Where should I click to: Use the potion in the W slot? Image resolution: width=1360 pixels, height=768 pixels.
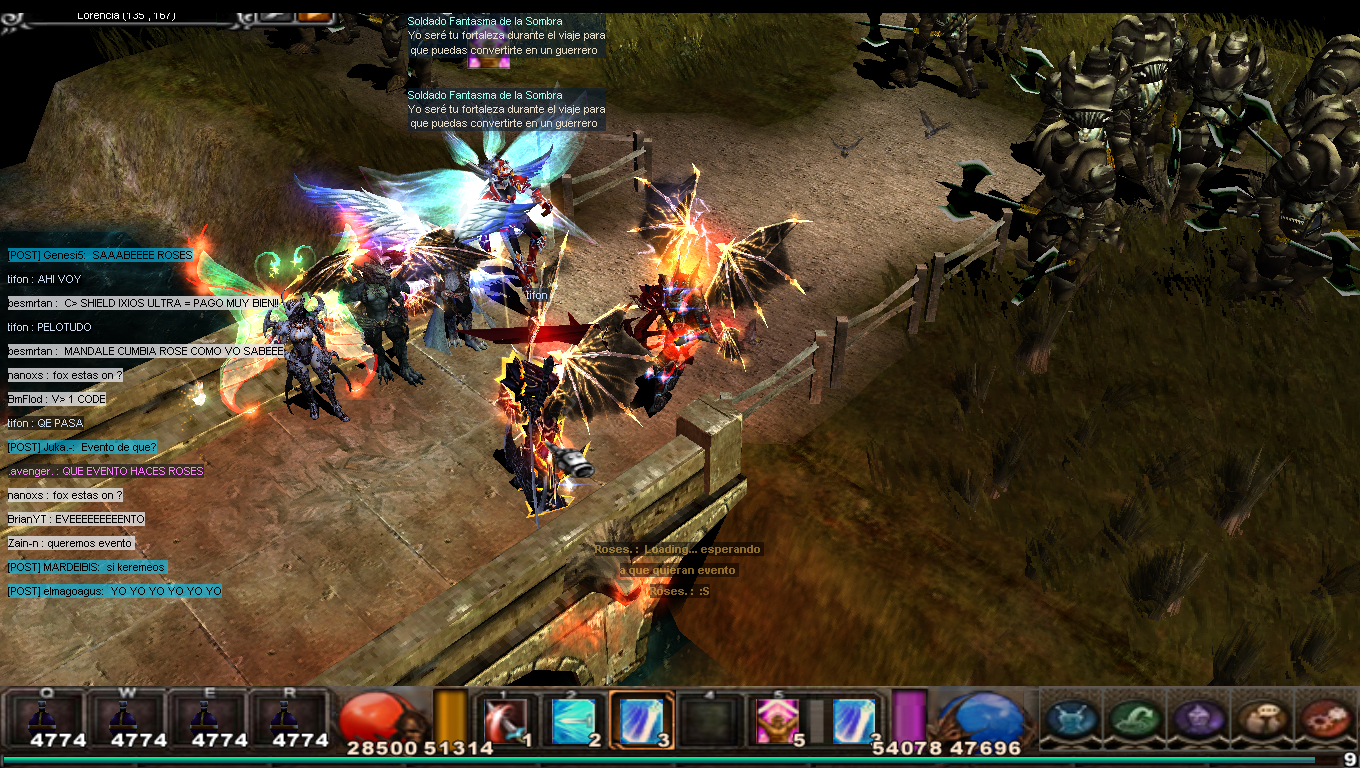128,718
